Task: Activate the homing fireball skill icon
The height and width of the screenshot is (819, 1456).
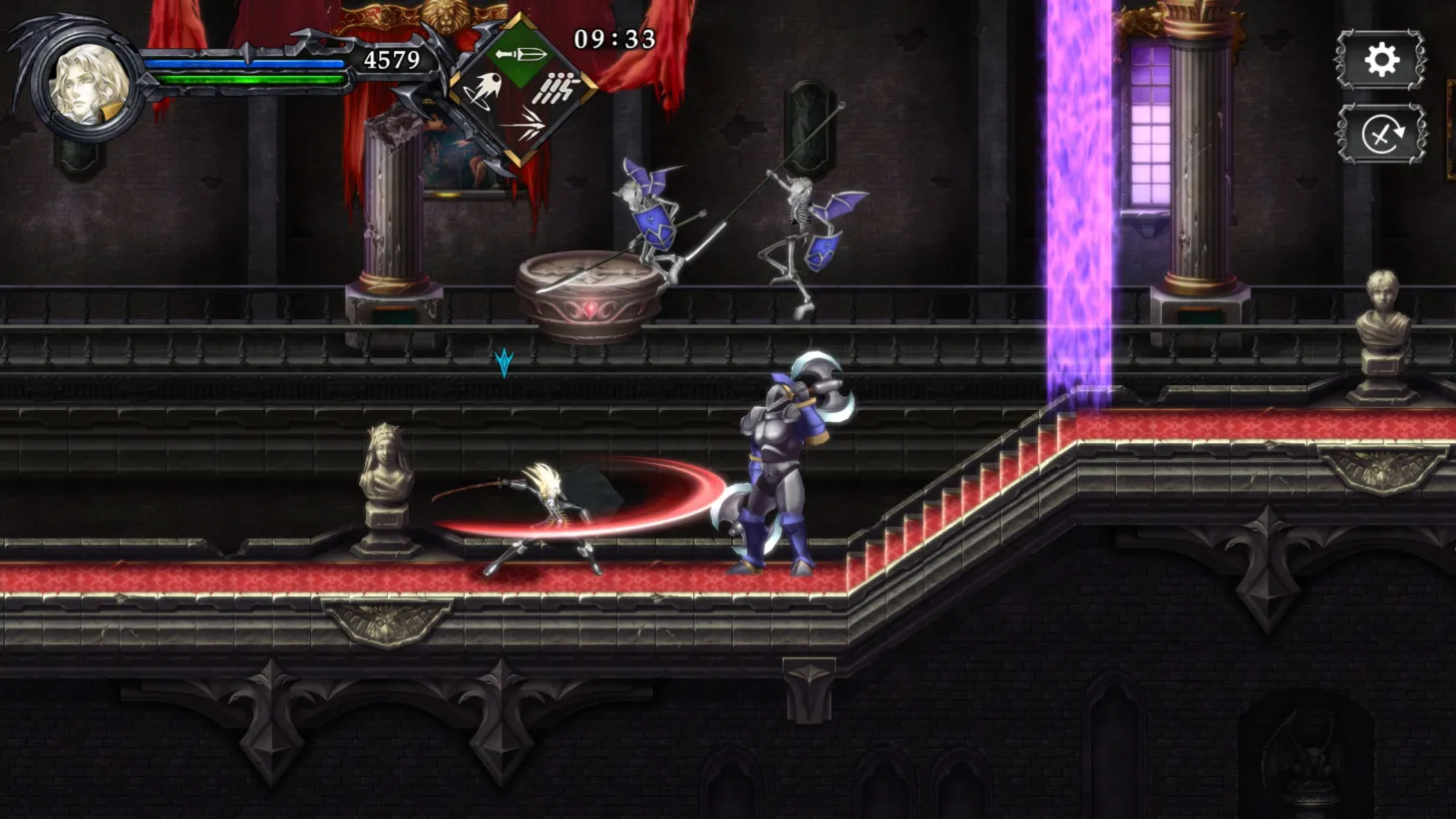Action: (x=485, y=90)
